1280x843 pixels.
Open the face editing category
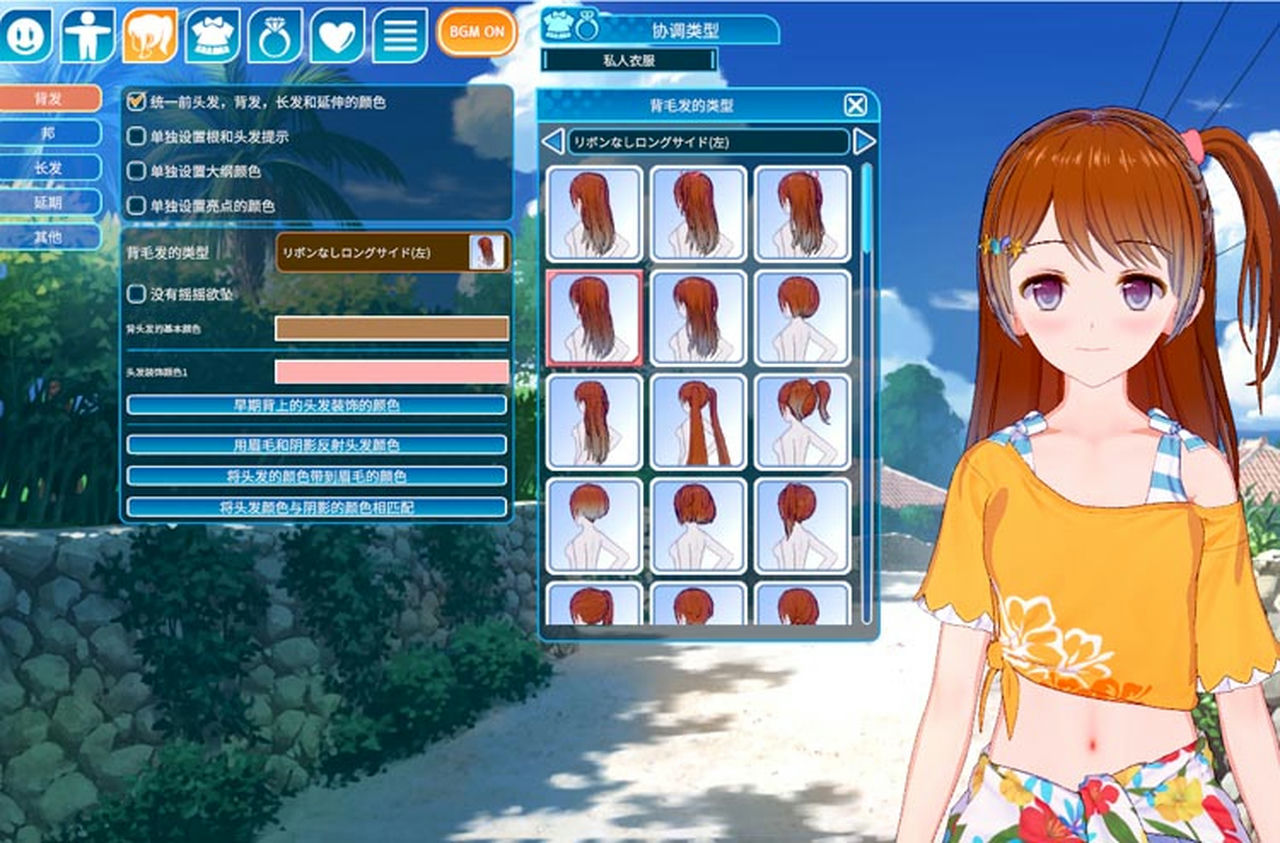[25, 35]
